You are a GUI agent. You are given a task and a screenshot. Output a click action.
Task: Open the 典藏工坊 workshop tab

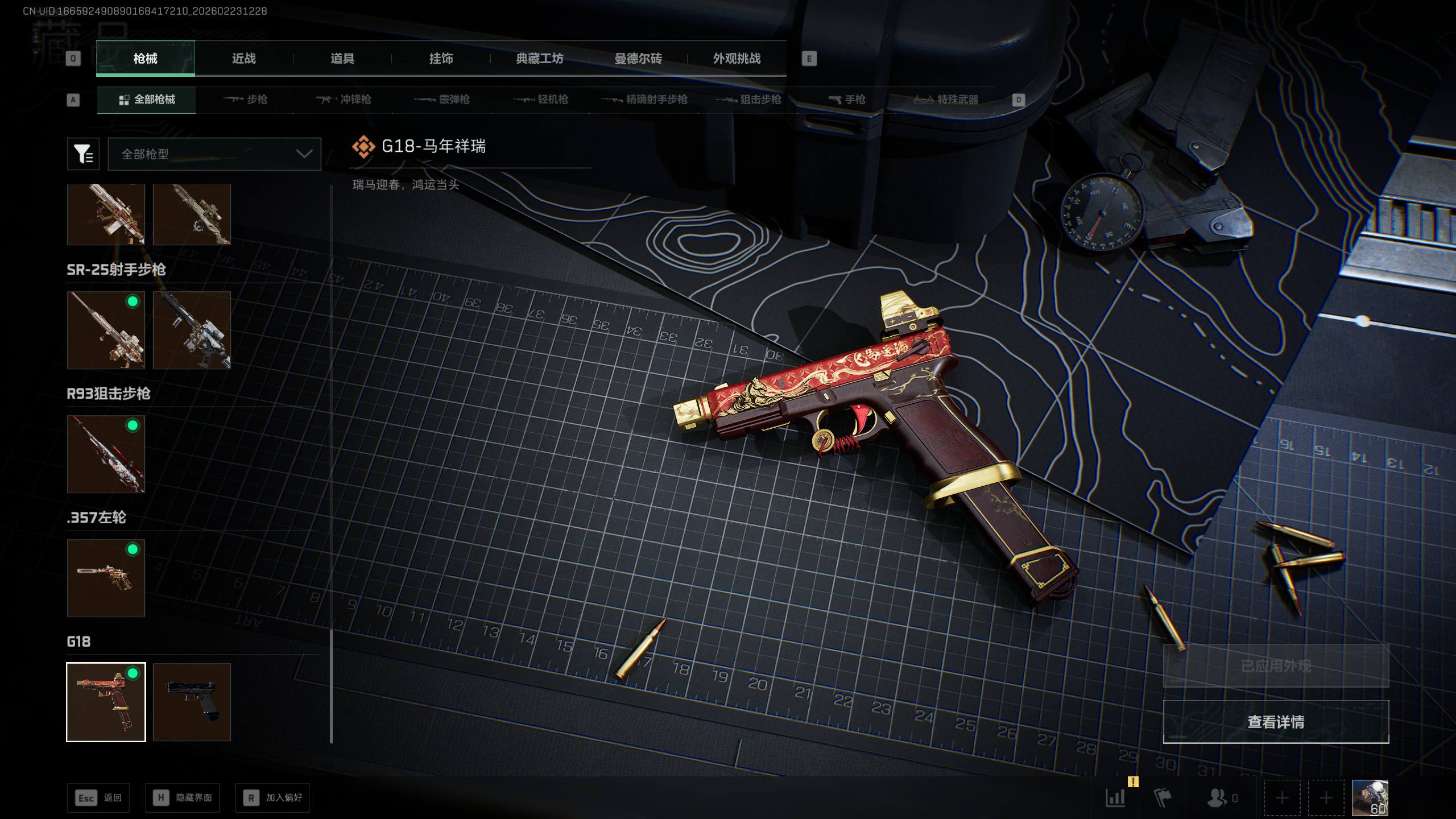click(x=539, y=59)
